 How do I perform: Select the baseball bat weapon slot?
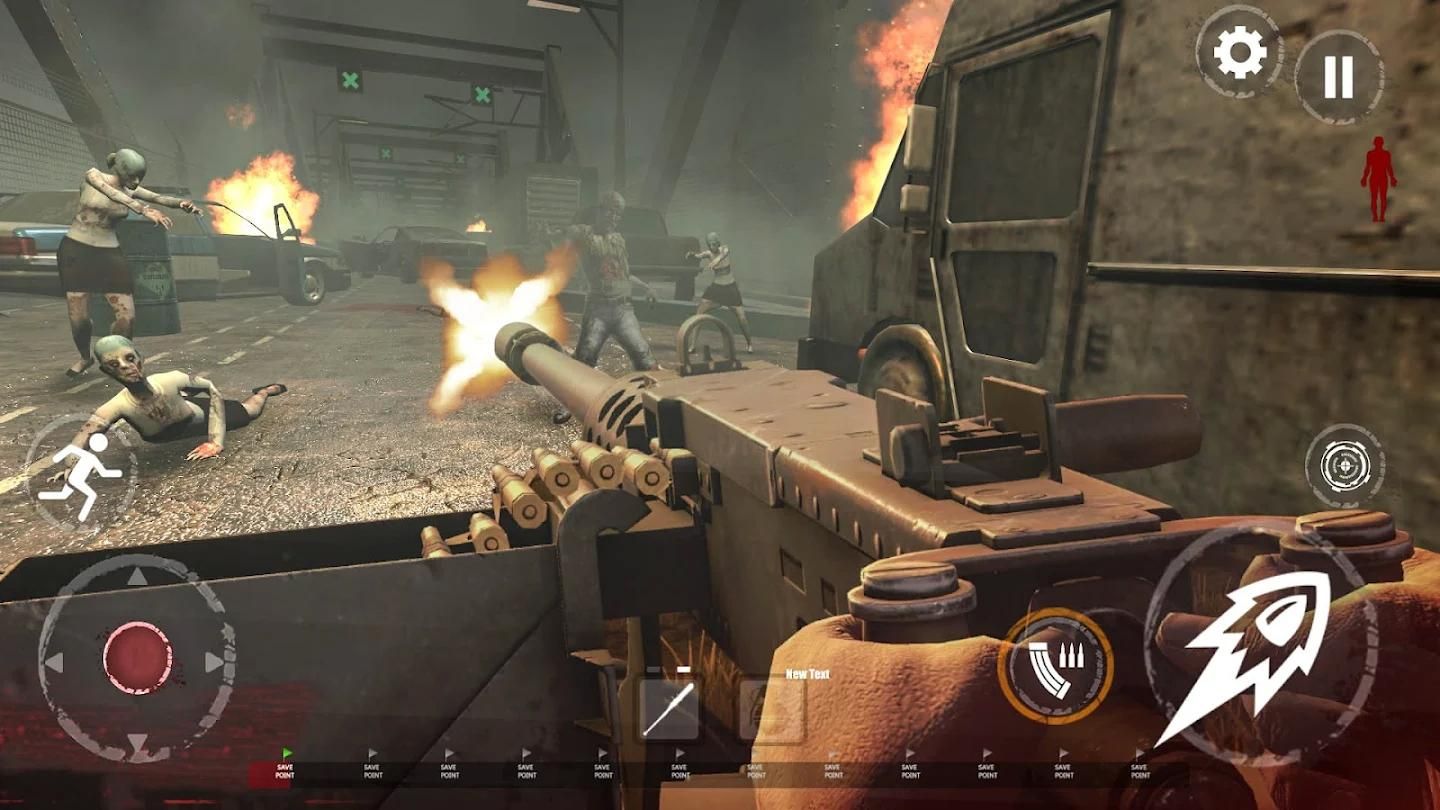[669, 710]
